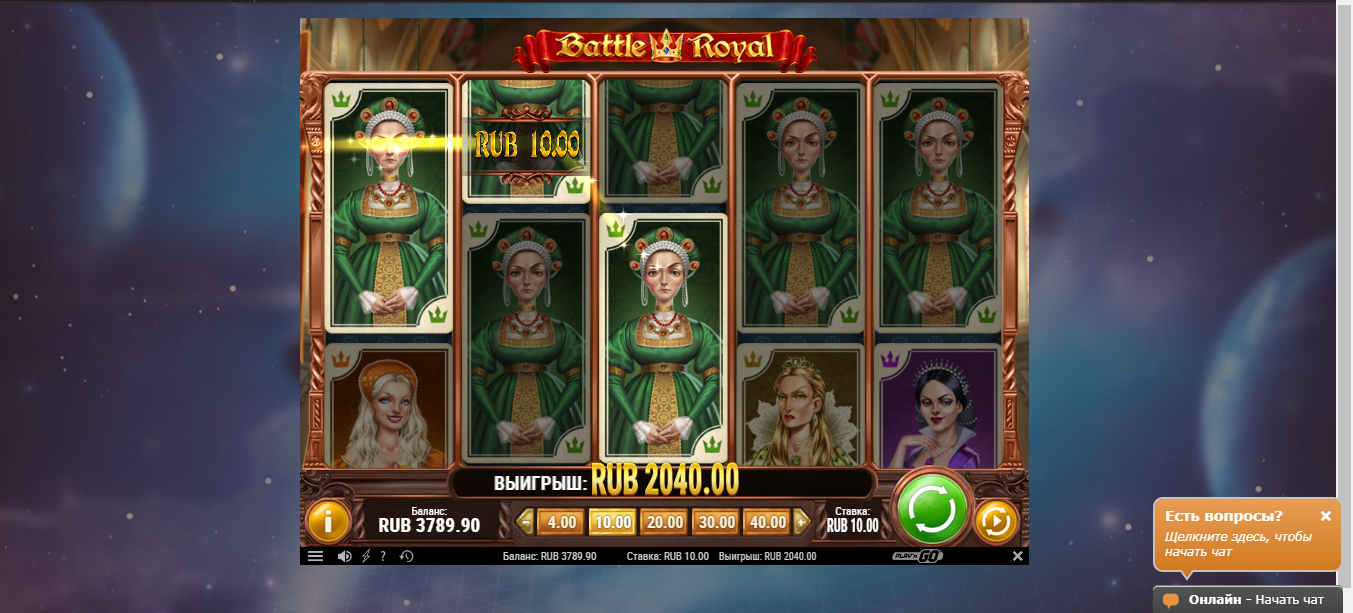
Task: Toggle the sound speaker icon
Action: (345, 557)
